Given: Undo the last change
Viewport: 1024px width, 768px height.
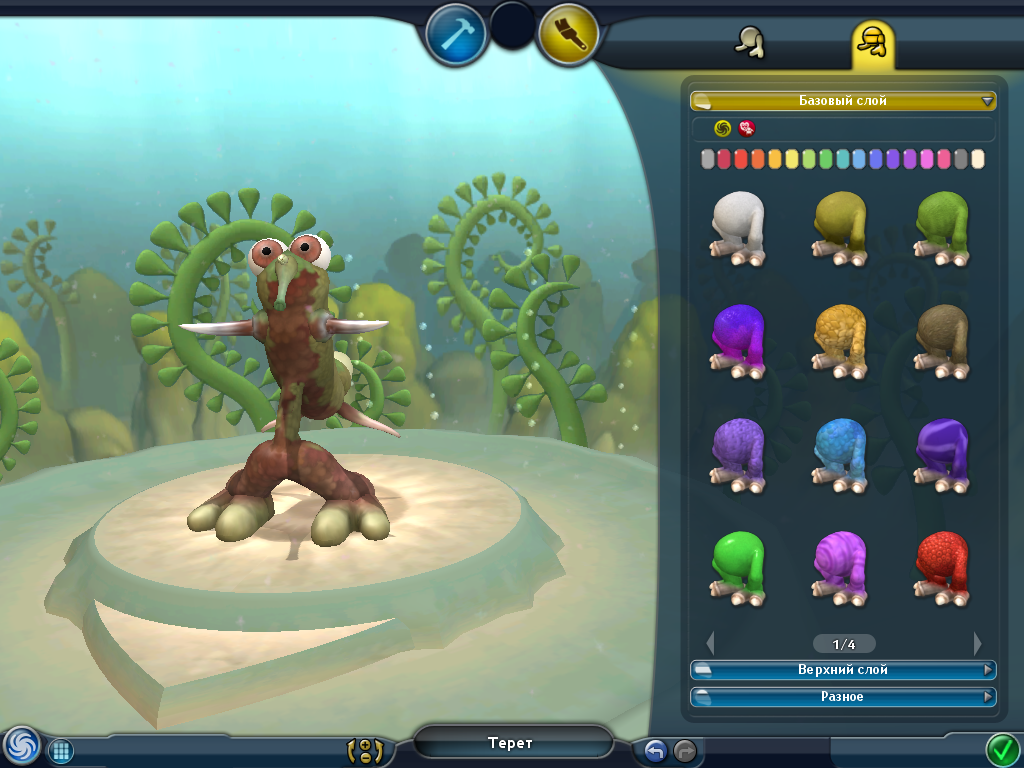Looking at the screenshot, I should (x=656, y=750).
